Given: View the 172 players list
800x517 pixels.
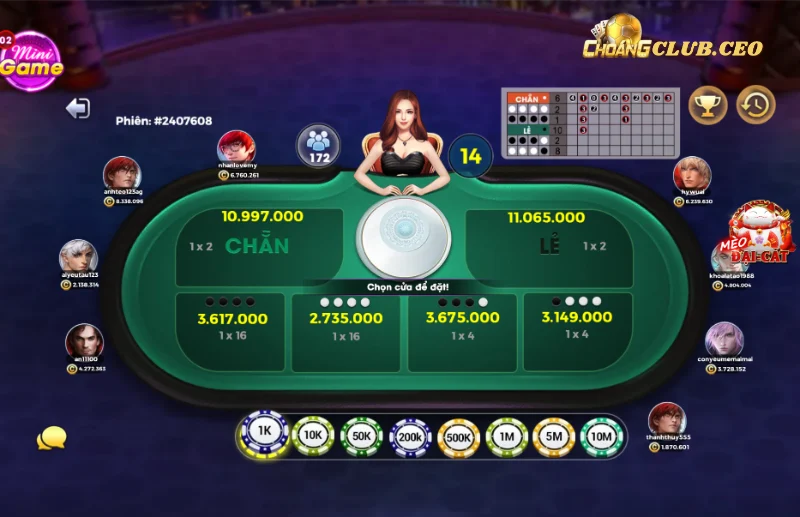Looking at the screenshot, I should click(x=319, y=145).
